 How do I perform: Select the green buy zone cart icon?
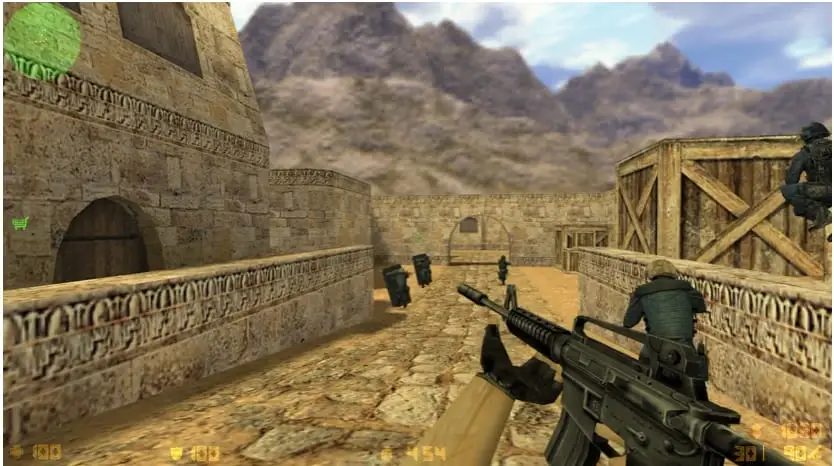(x=20, y=223)
